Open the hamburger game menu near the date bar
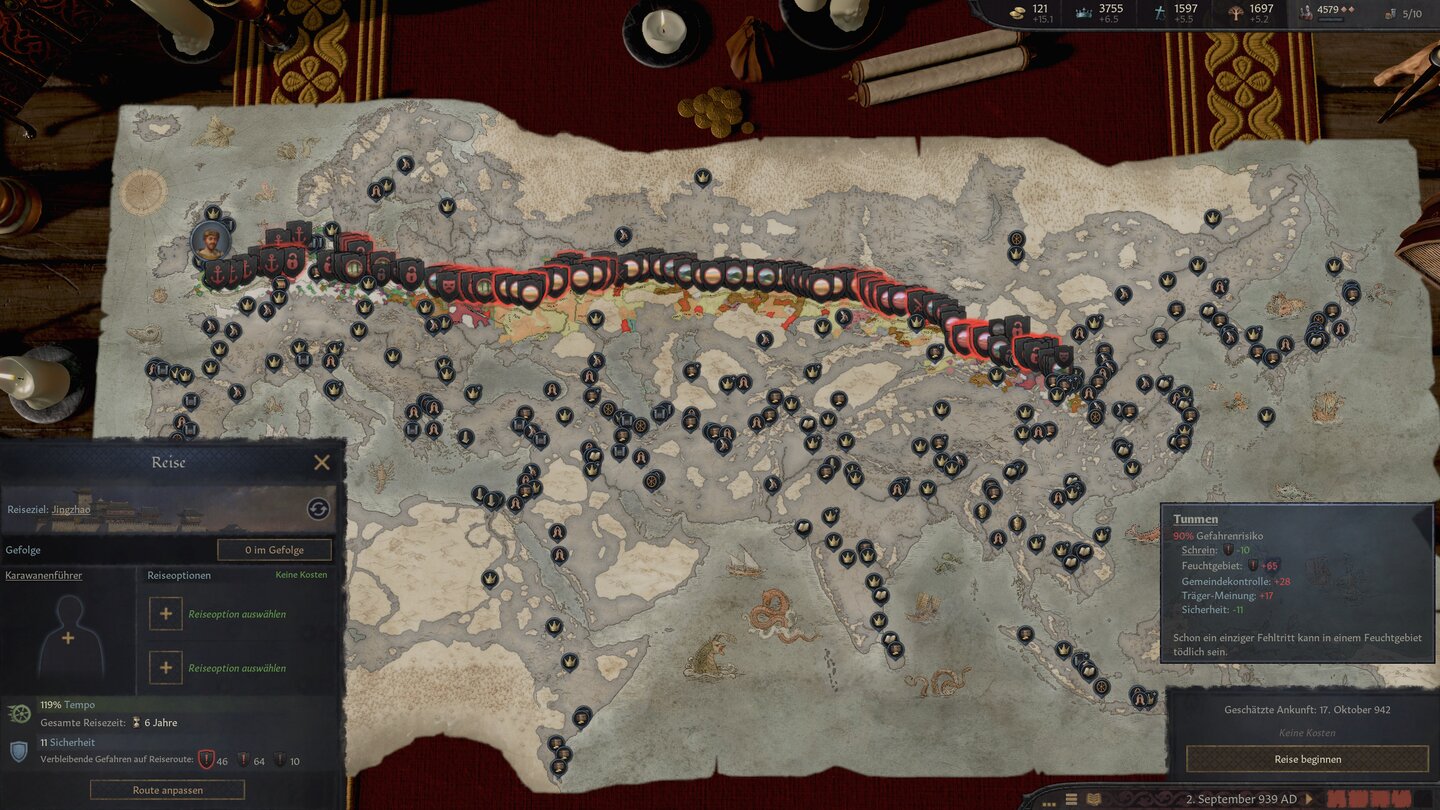The width and height of the screenshot is (1440, 810). tap(1071, 798)
